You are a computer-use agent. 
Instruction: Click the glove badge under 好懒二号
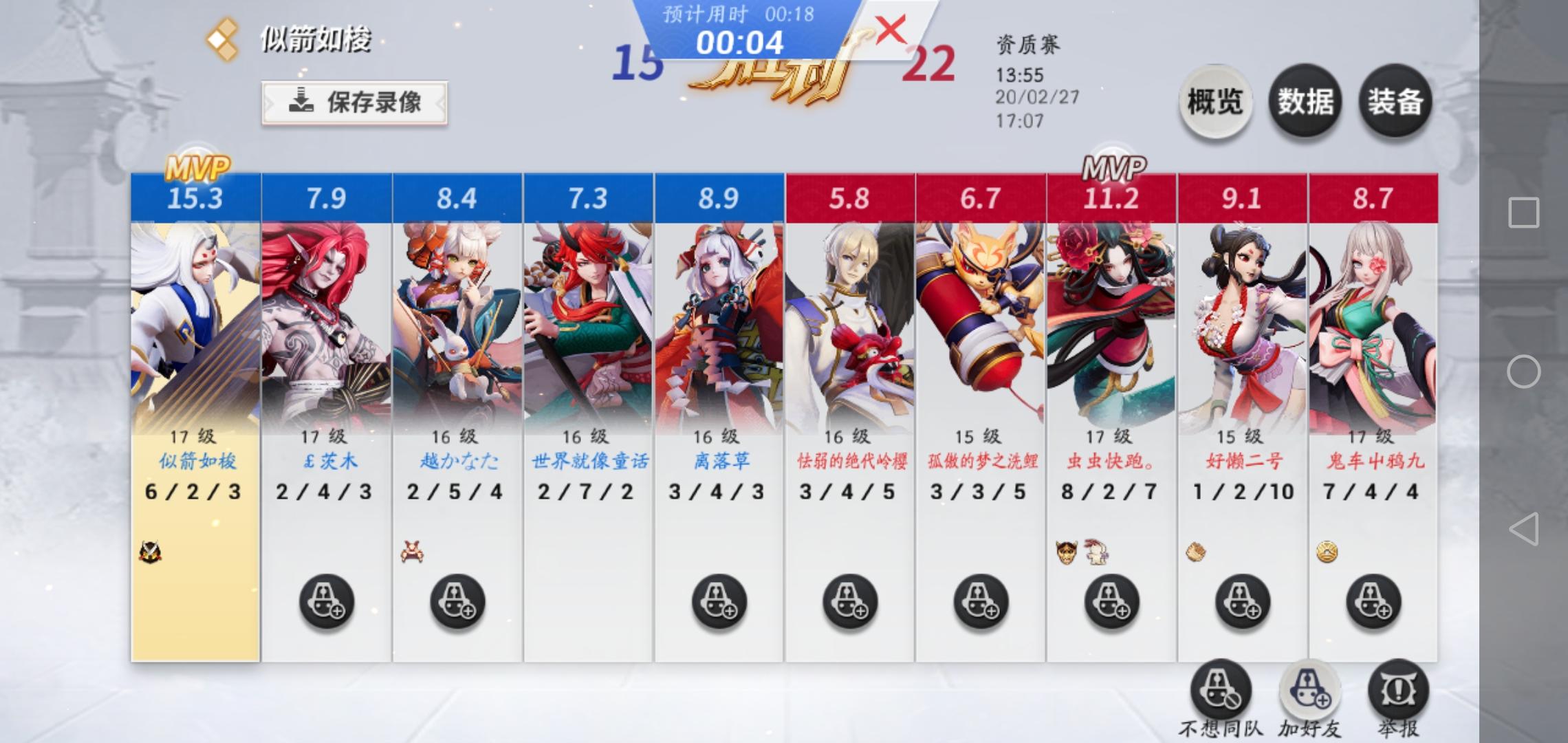click(1195, 550)
